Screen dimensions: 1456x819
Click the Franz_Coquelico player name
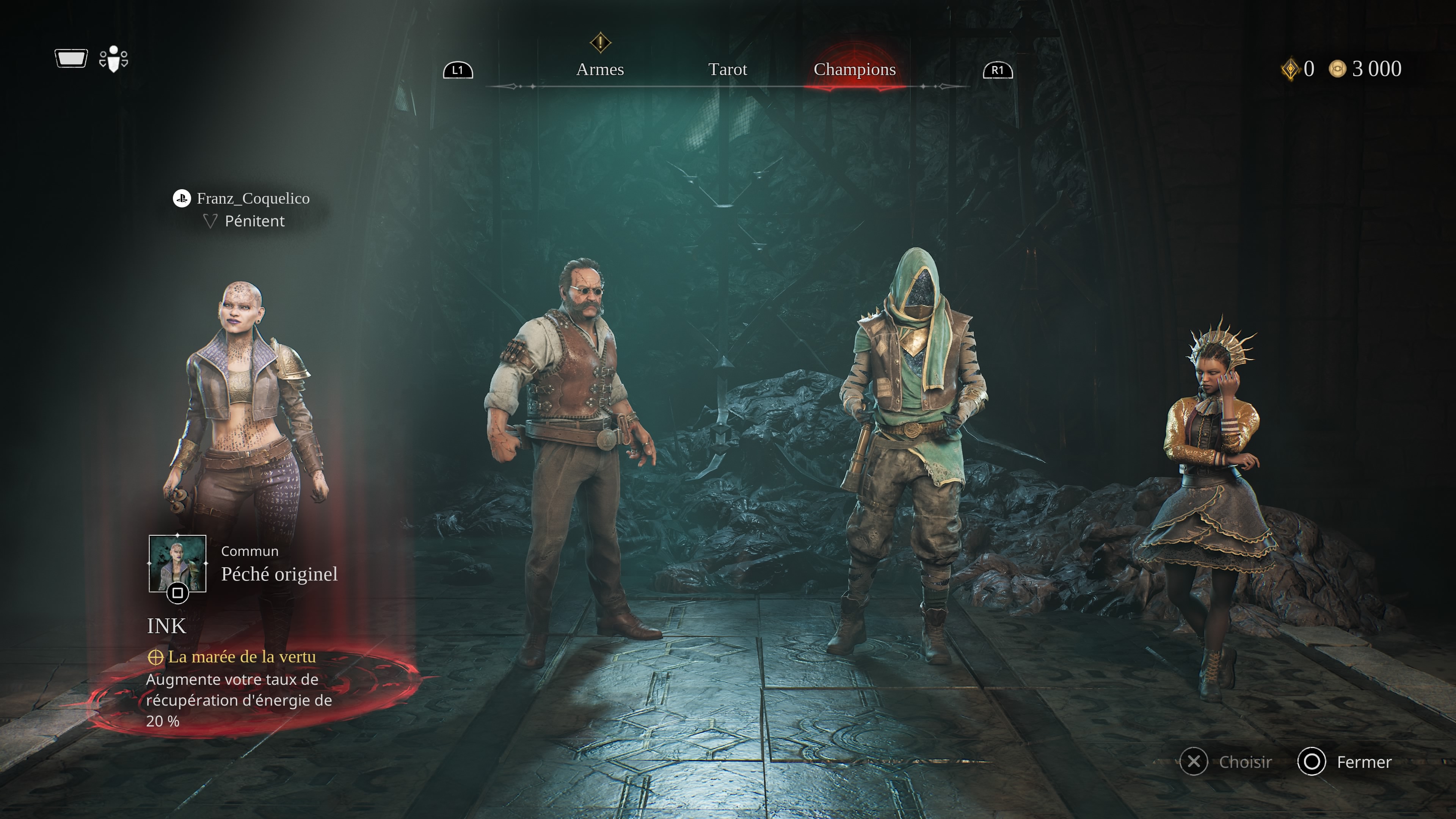pyautogui.click(x=253, y=198)
